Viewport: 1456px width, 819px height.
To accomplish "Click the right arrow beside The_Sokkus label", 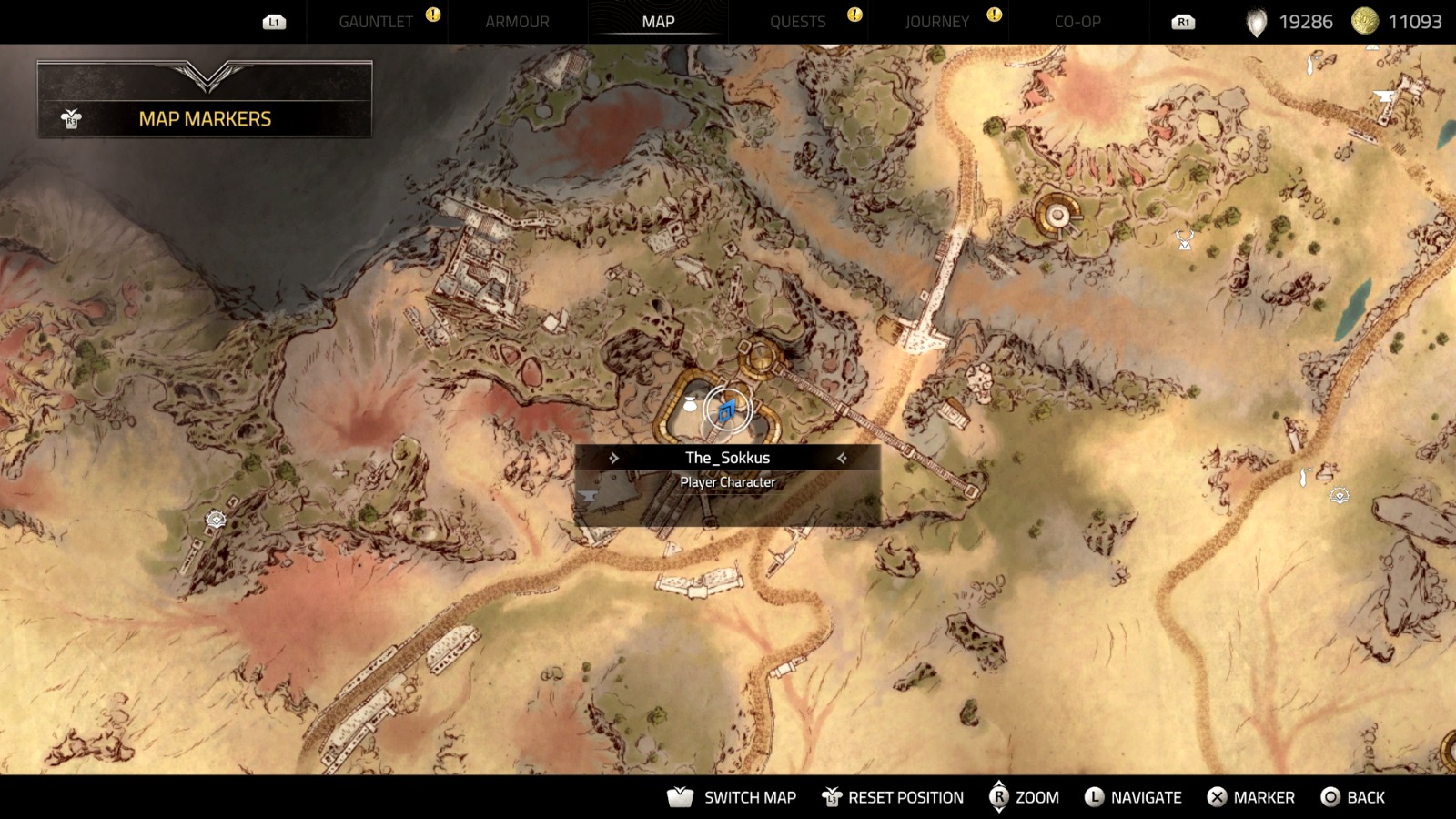I will pyautogui.click(x=843, y=458).
